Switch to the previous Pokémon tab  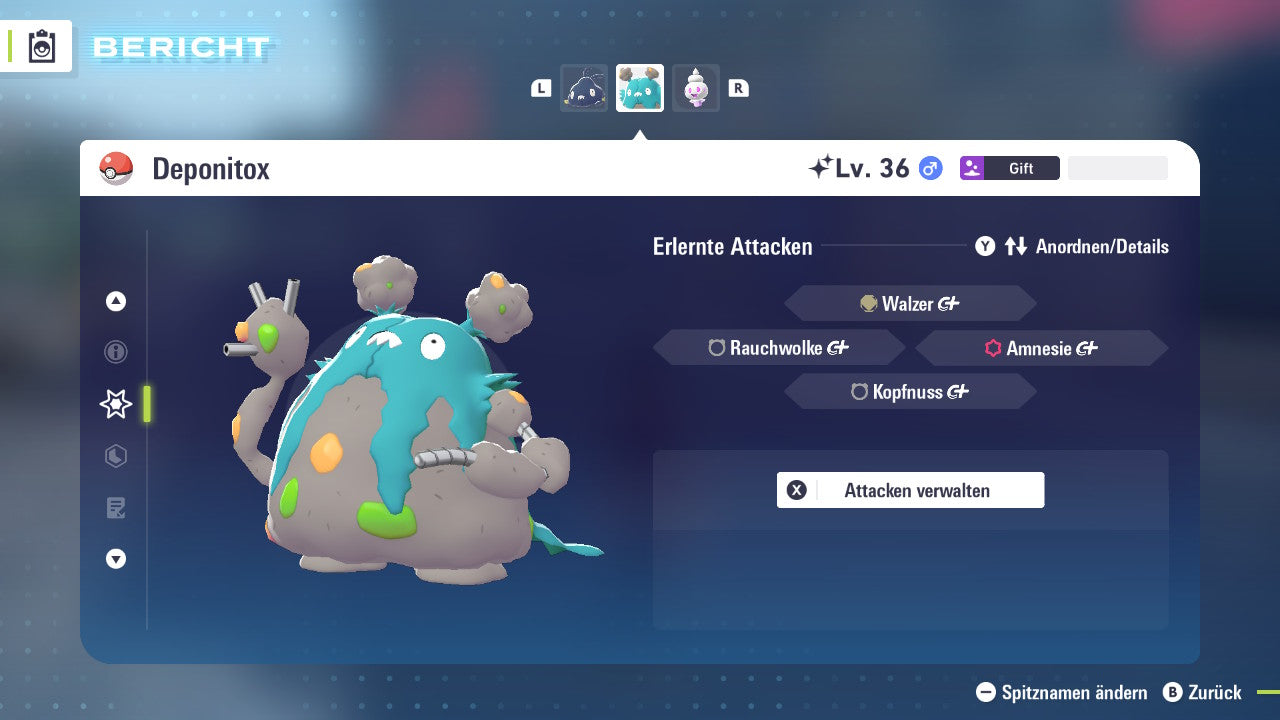pos(584,87)
